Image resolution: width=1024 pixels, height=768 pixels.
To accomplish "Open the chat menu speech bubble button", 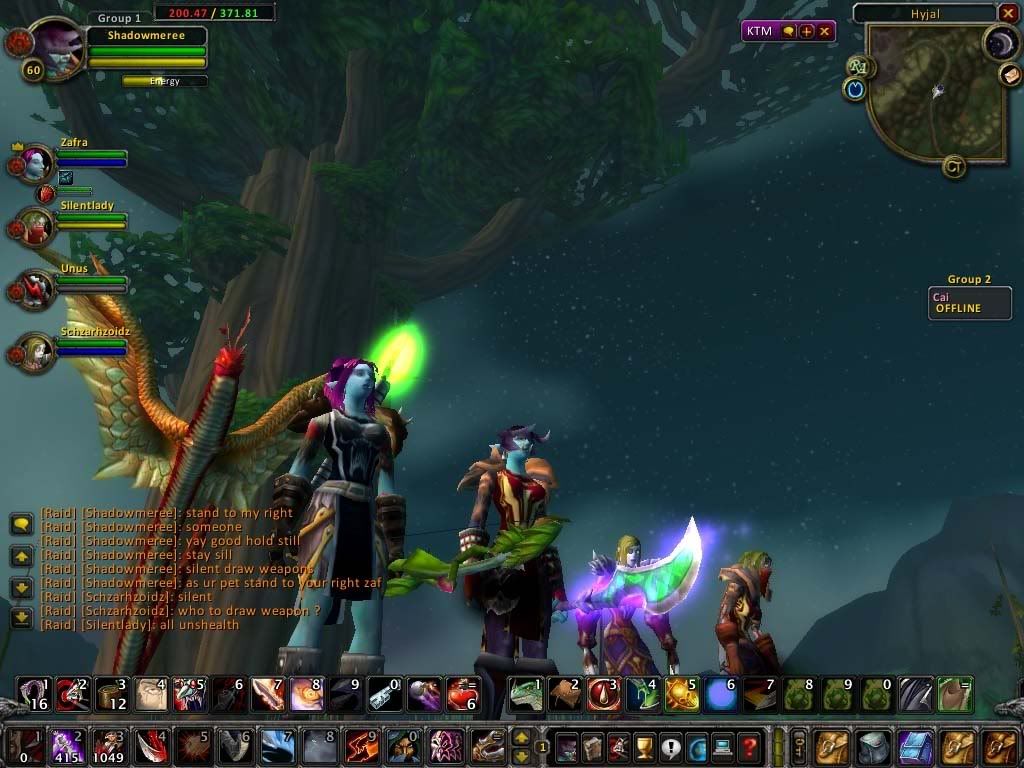I will (x=21, y=524).
